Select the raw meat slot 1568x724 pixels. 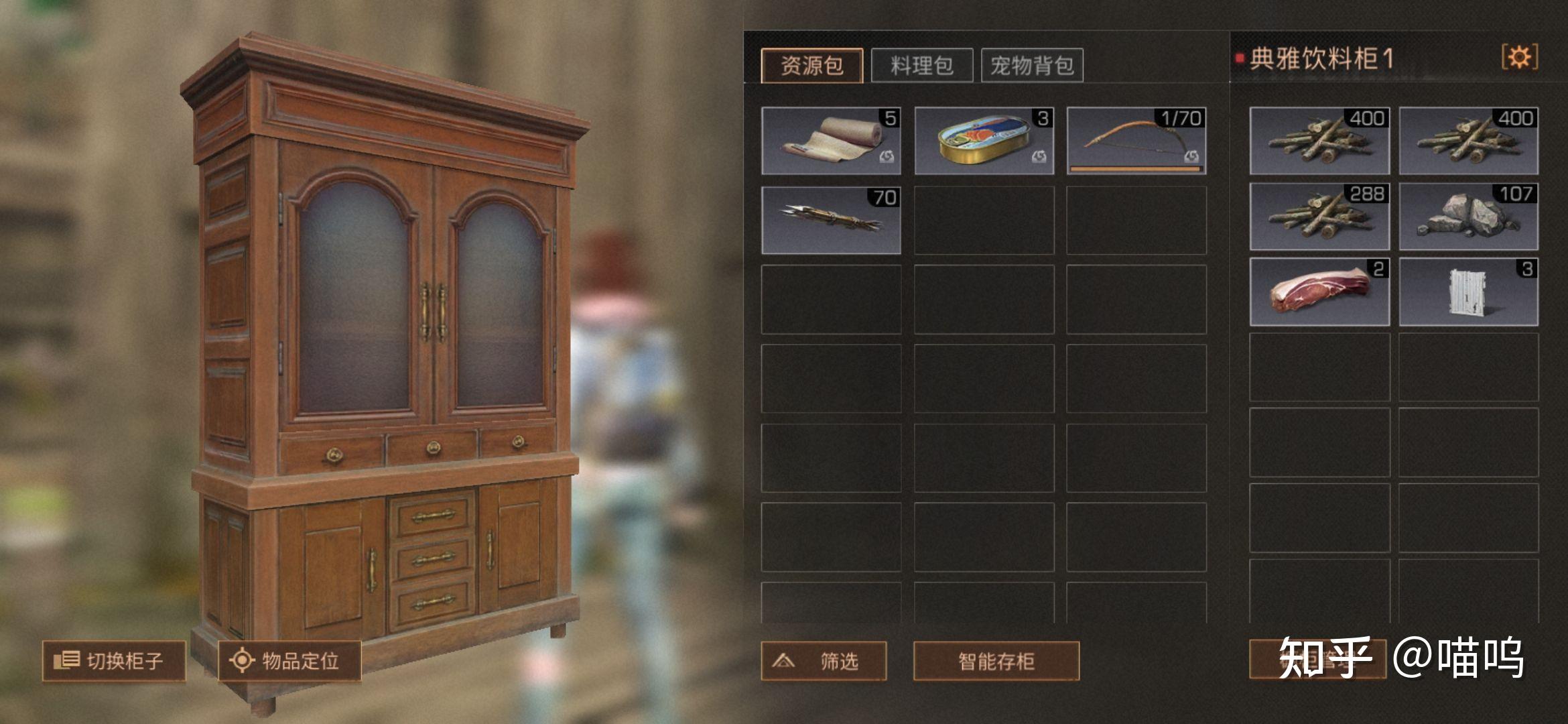[x=1319, y=292]
